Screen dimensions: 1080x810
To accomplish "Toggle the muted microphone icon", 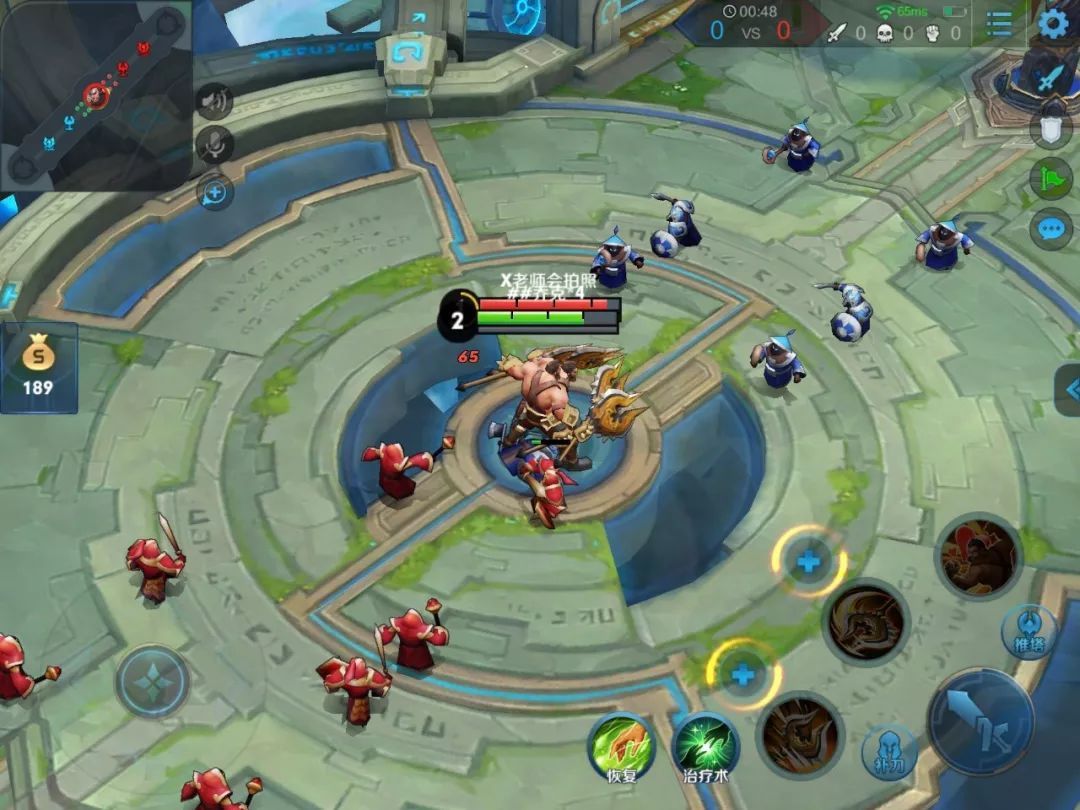I will (x=214, y=145).
